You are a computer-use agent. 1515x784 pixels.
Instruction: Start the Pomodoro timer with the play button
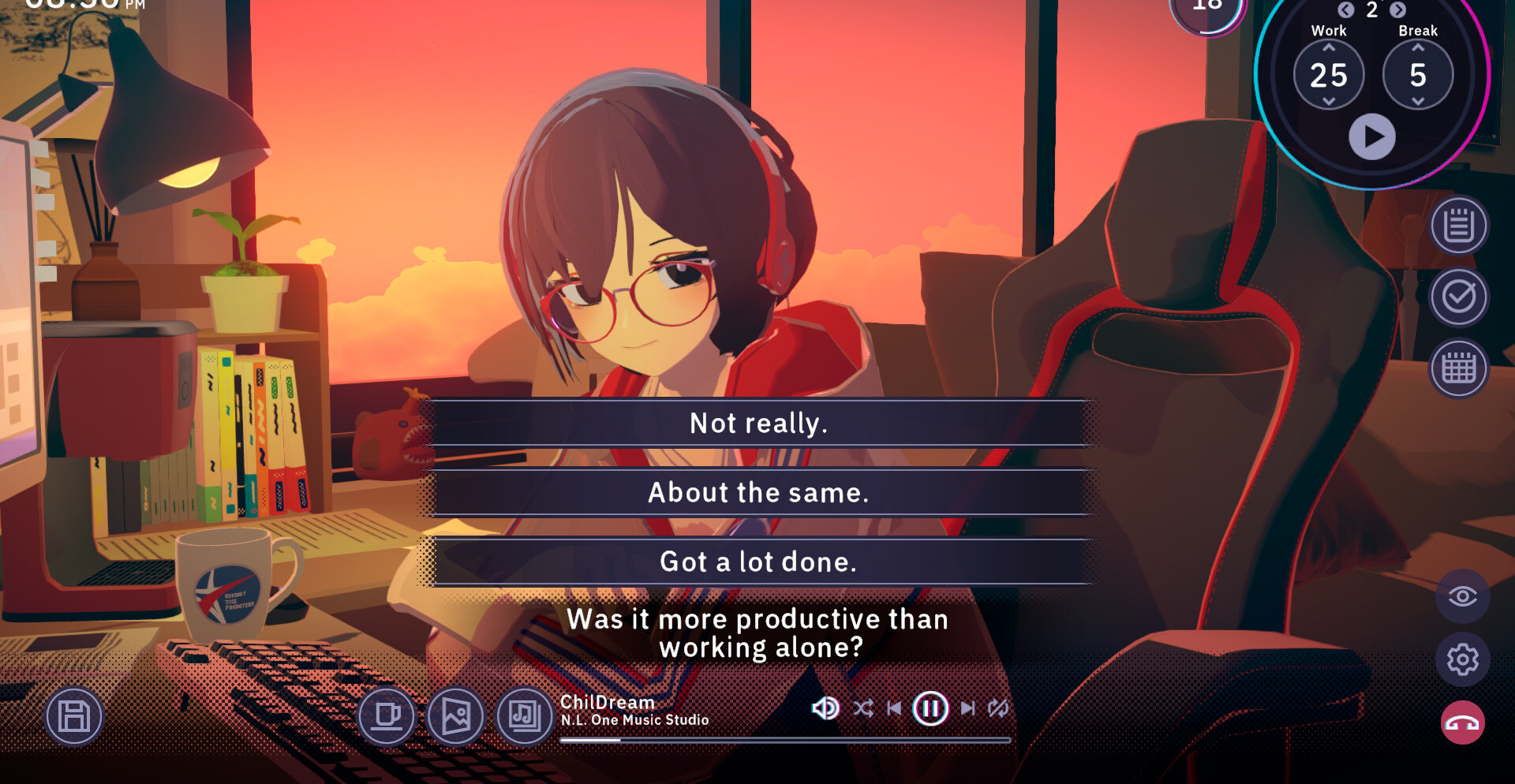1372,136
